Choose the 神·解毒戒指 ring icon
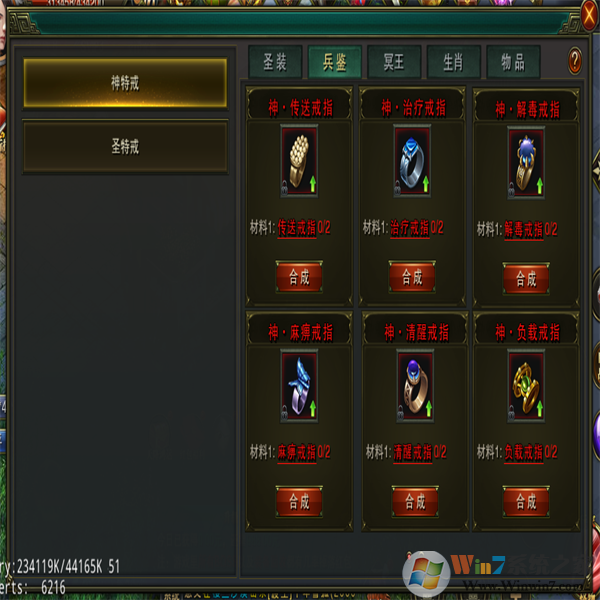This screenshot has height=600, width=600. [526, 163]
